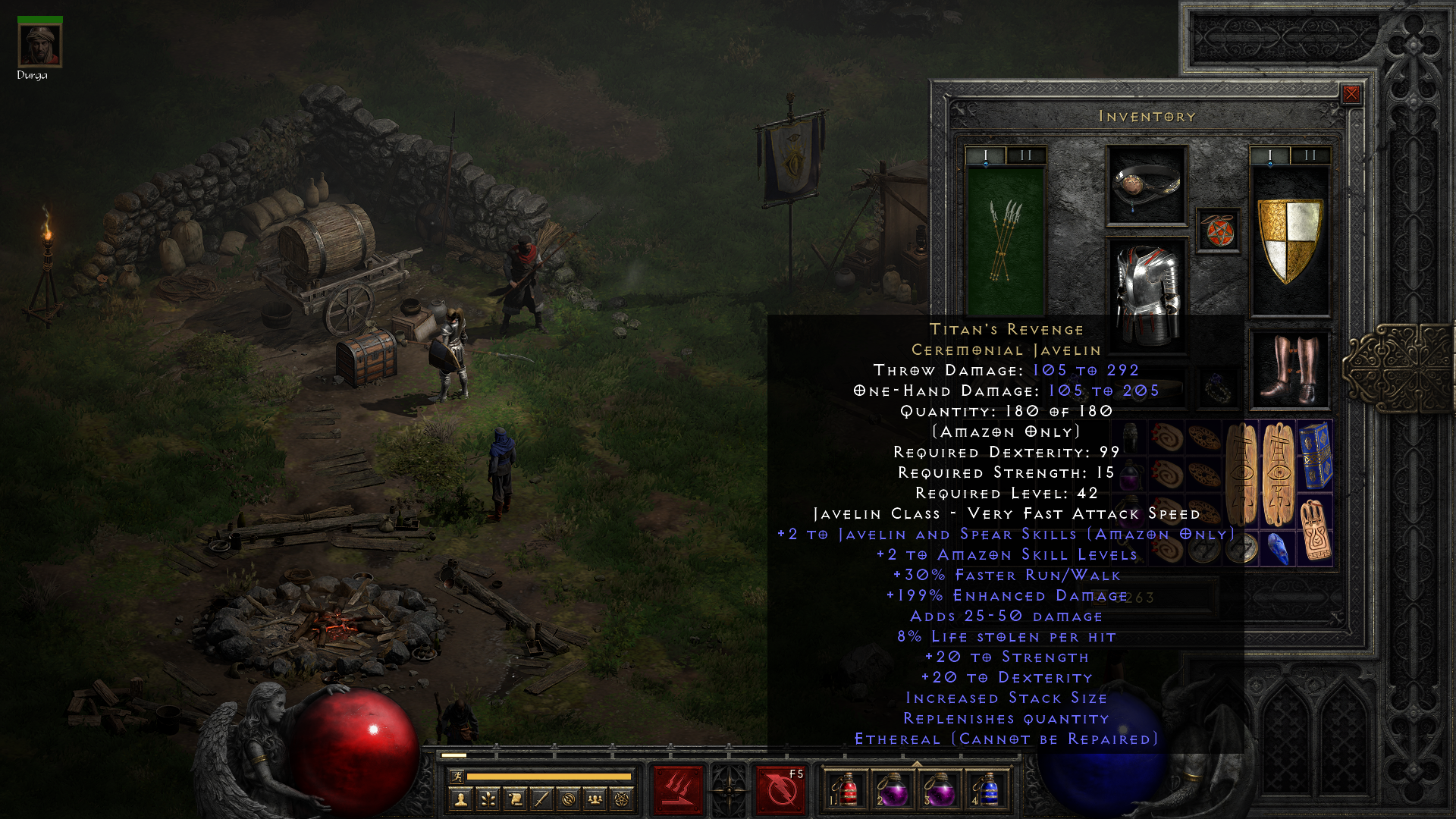Viewport: 1456px width, 819px height.
Task: Open the quest log scroll icon
Action: point(515,799)
